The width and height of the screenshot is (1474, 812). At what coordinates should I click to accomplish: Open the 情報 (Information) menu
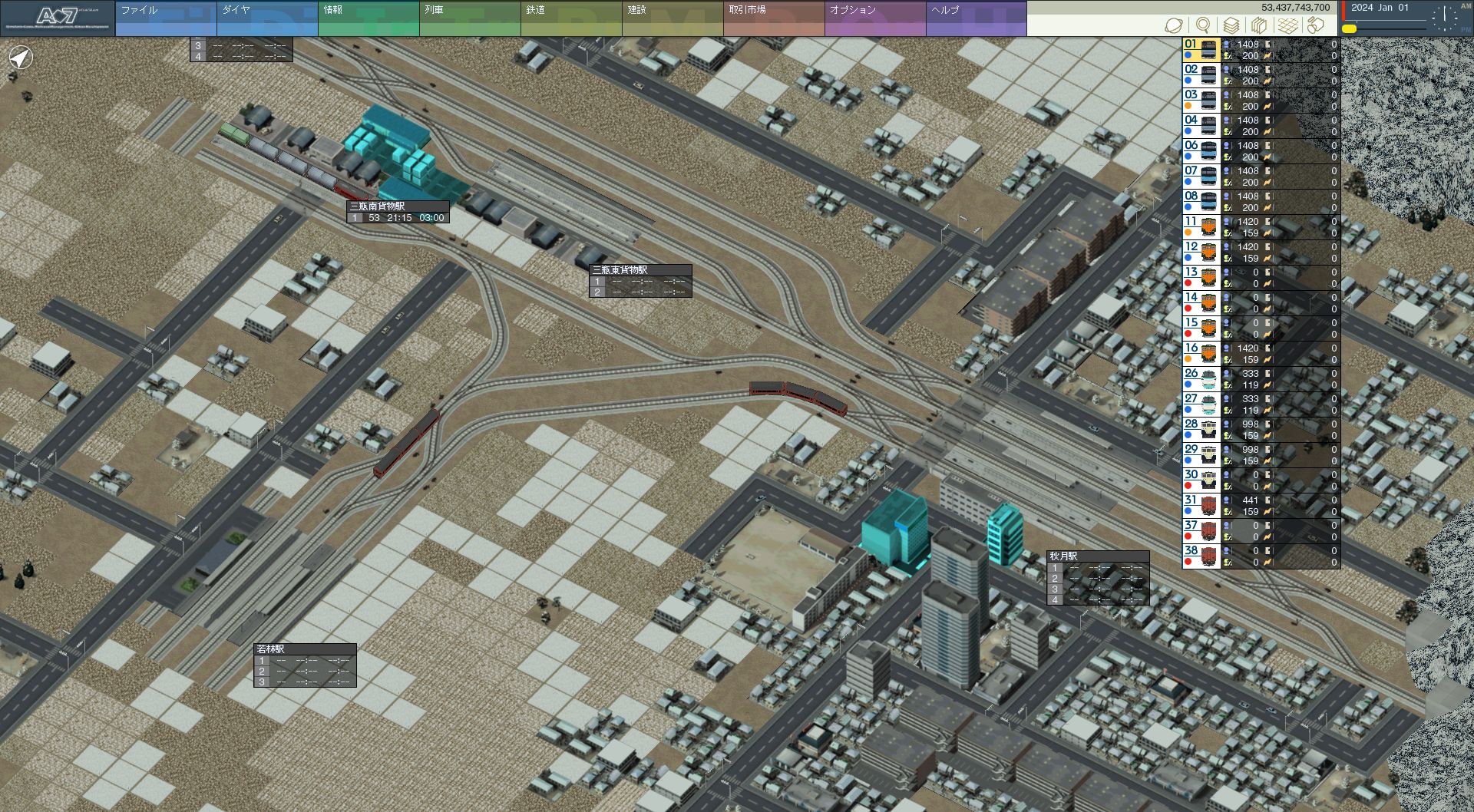click(x=368, y=18)
